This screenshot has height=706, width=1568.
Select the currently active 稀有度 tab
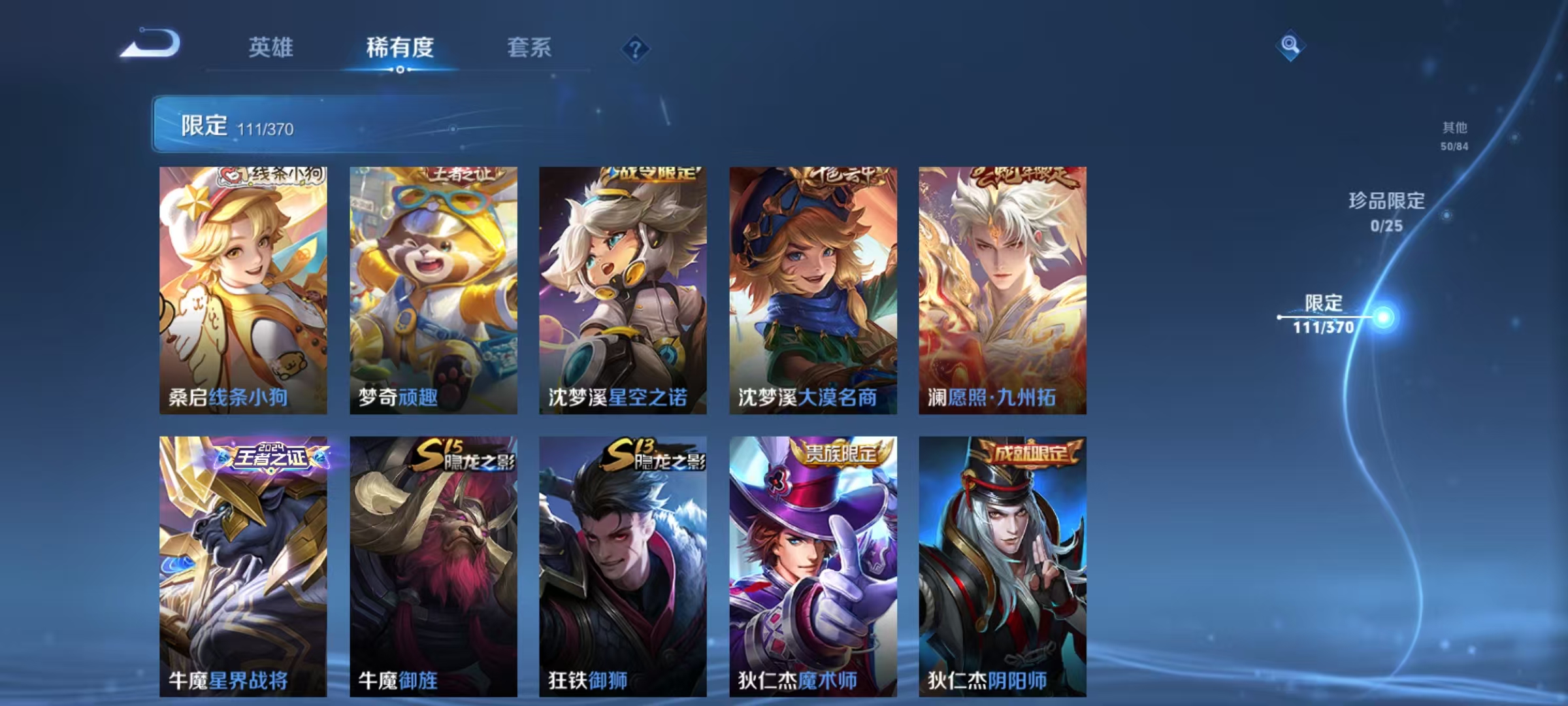point(400,48)
